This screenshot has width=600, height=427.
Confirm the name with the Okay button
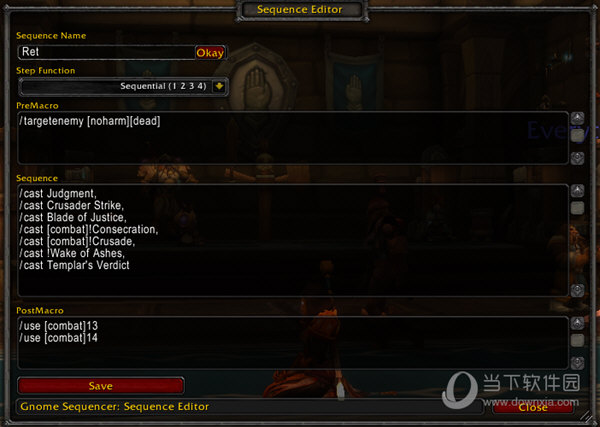(x=210, y=53)
